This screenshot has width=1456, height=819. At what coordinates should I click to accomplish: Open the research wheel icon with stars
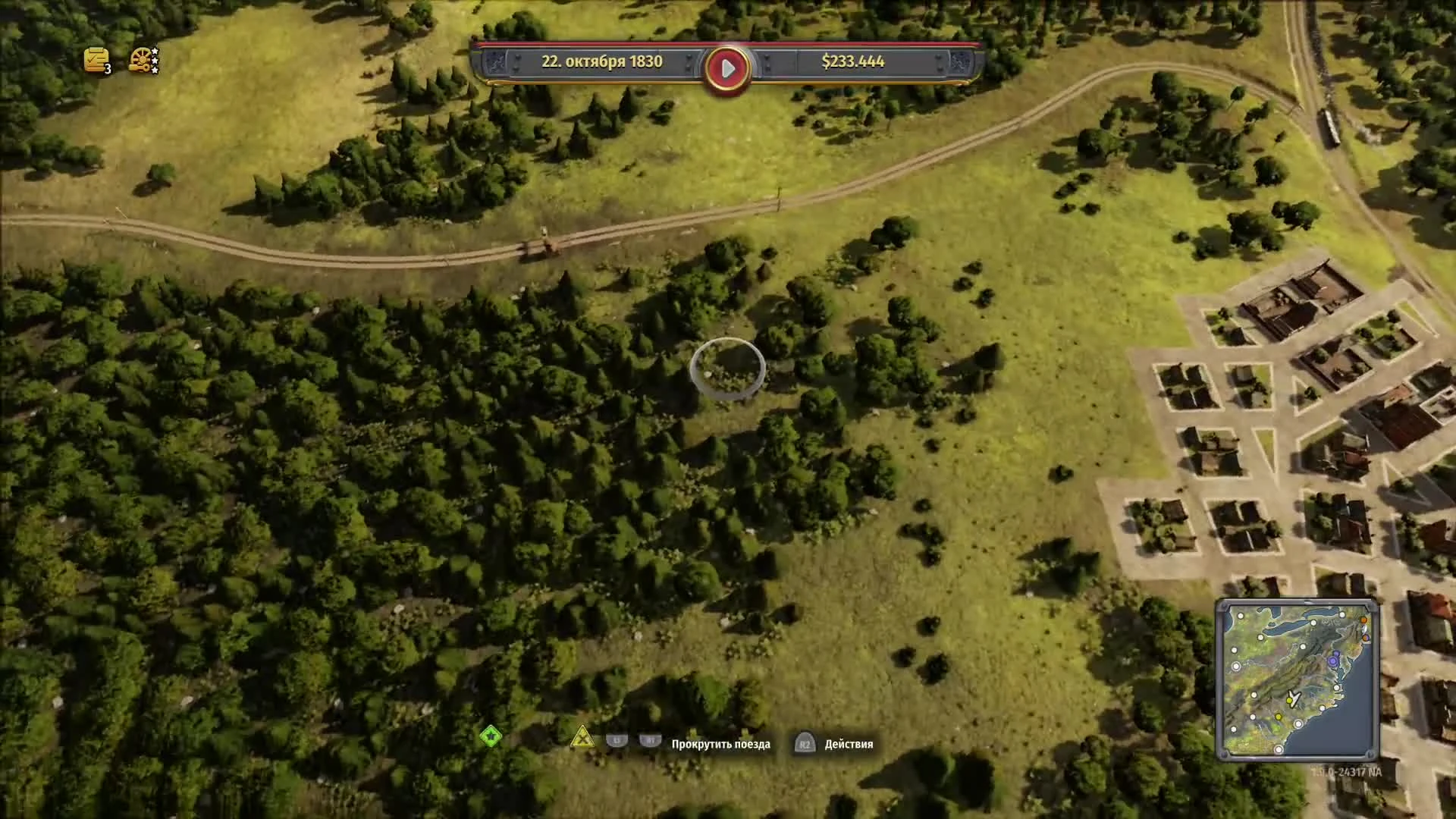tap(140, 61)
